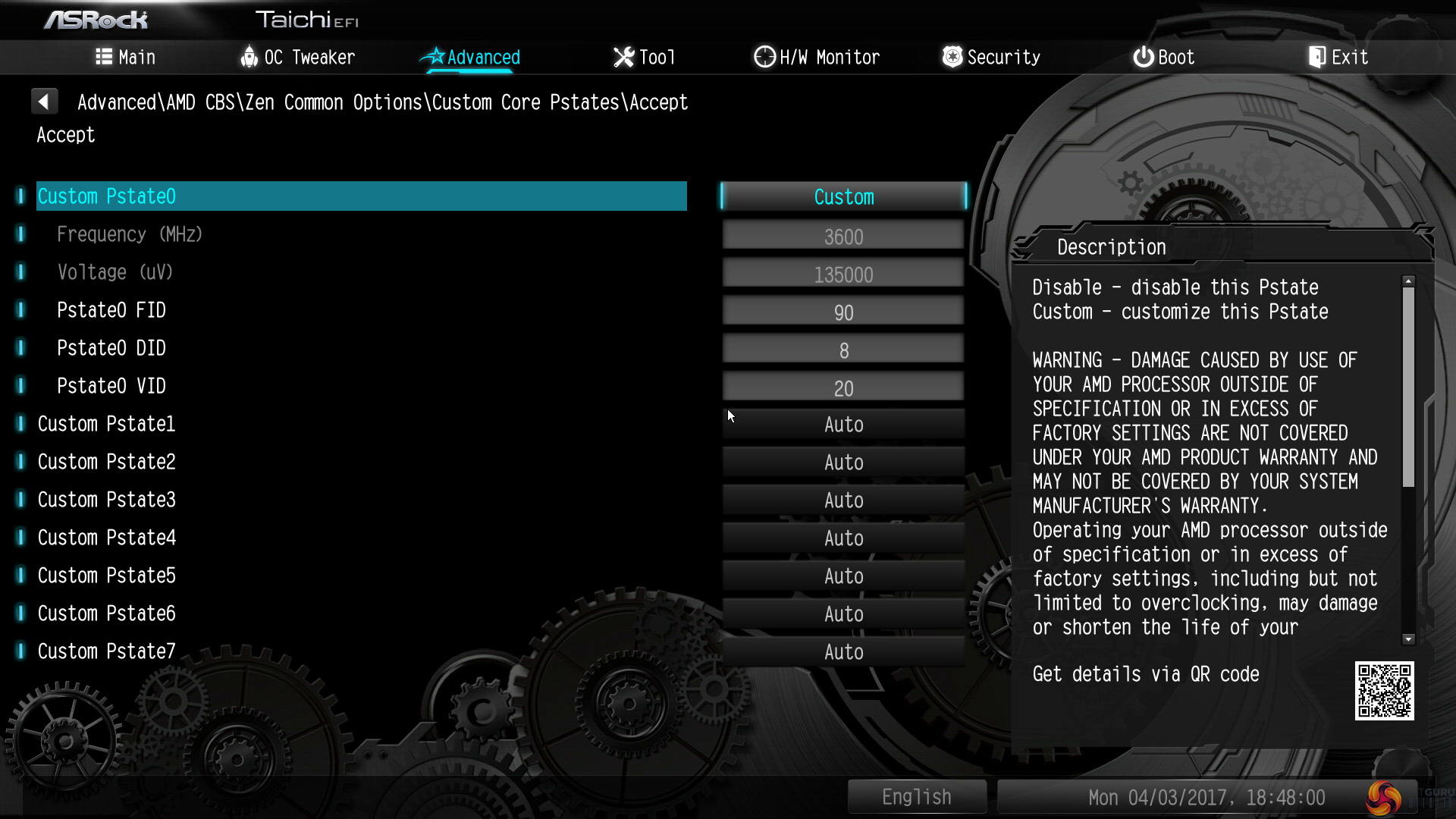Click the QR code for details
This screenshot has width=1456, height=819.
[x=1384, y=691]
